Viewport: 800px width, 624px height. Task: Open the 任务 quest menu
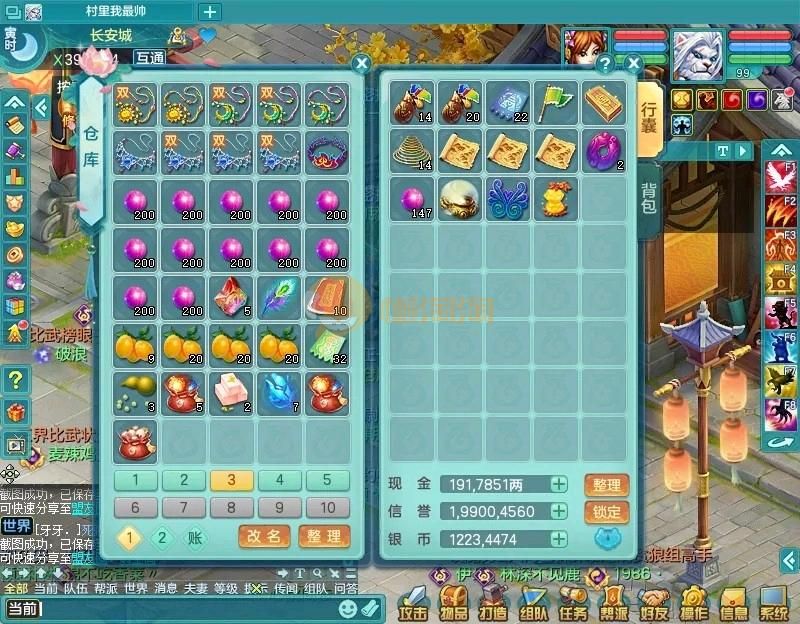pyautogui.click(x=573, y=606)
